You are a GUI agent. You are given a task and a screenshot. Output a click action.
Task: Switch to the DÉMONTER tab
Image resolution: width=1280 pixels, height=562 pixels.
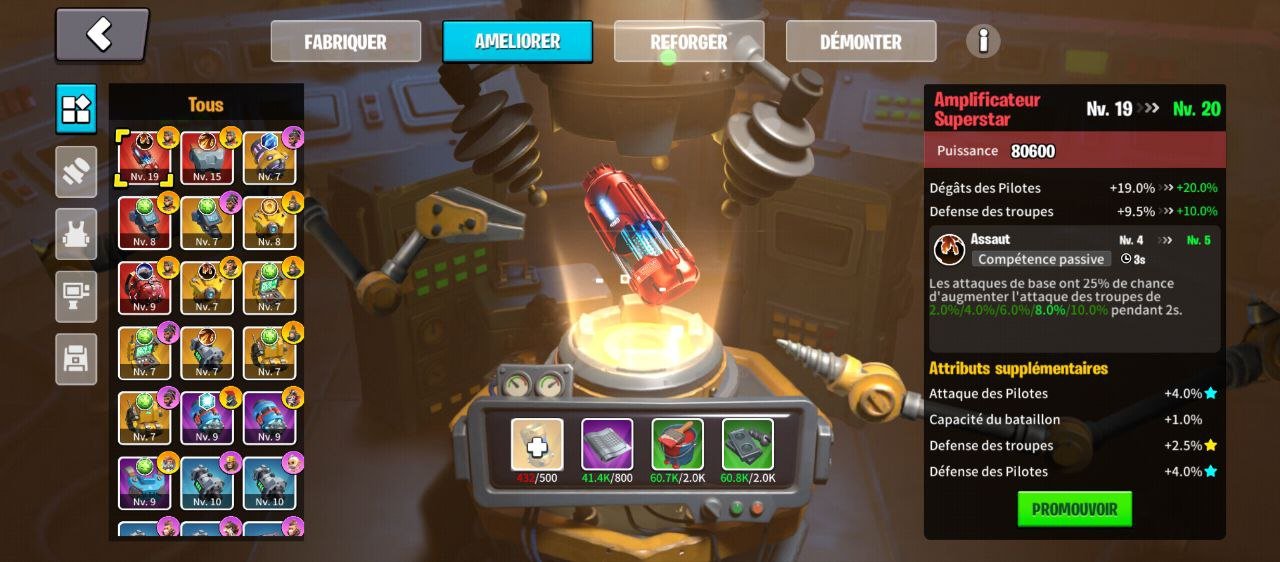(x=860, y=42)
